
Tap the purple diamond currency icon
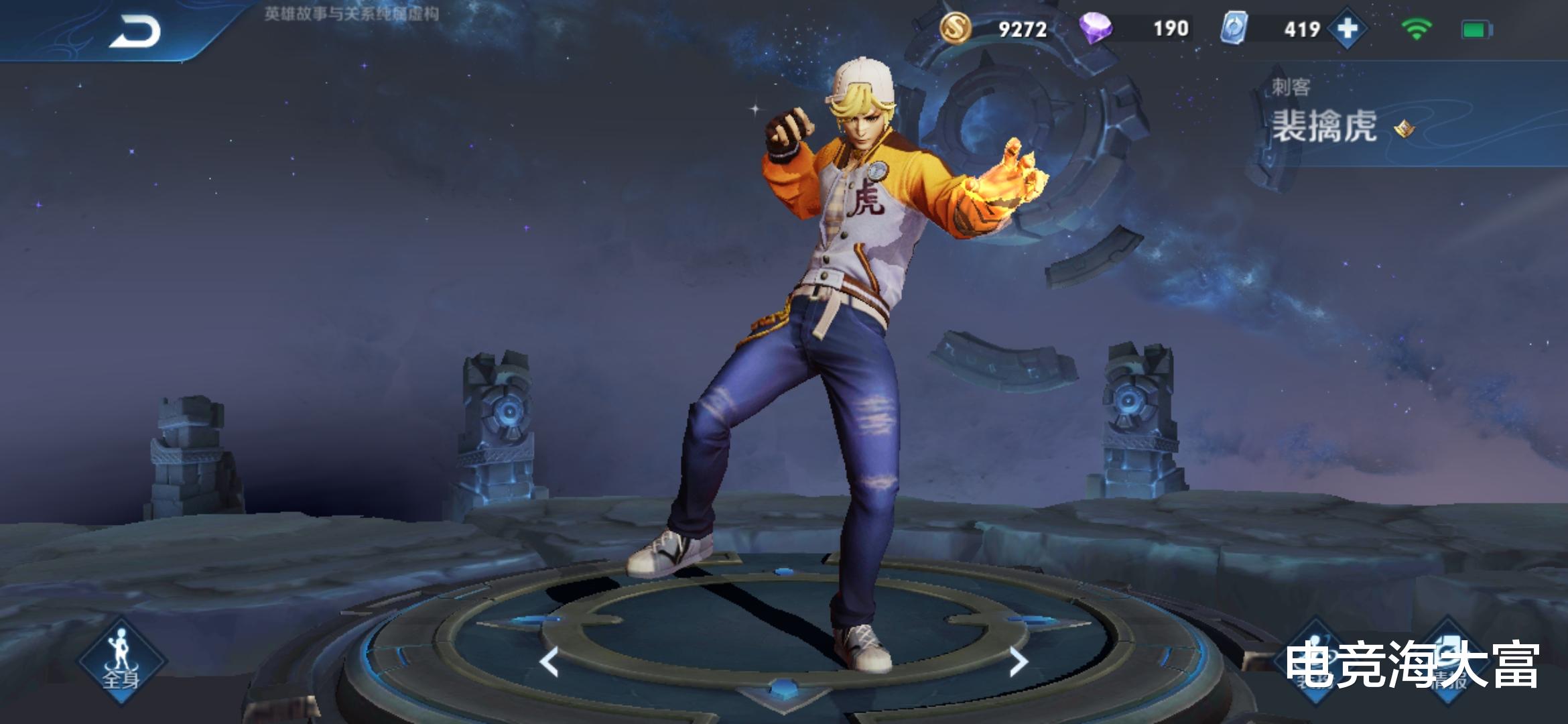1096,29
